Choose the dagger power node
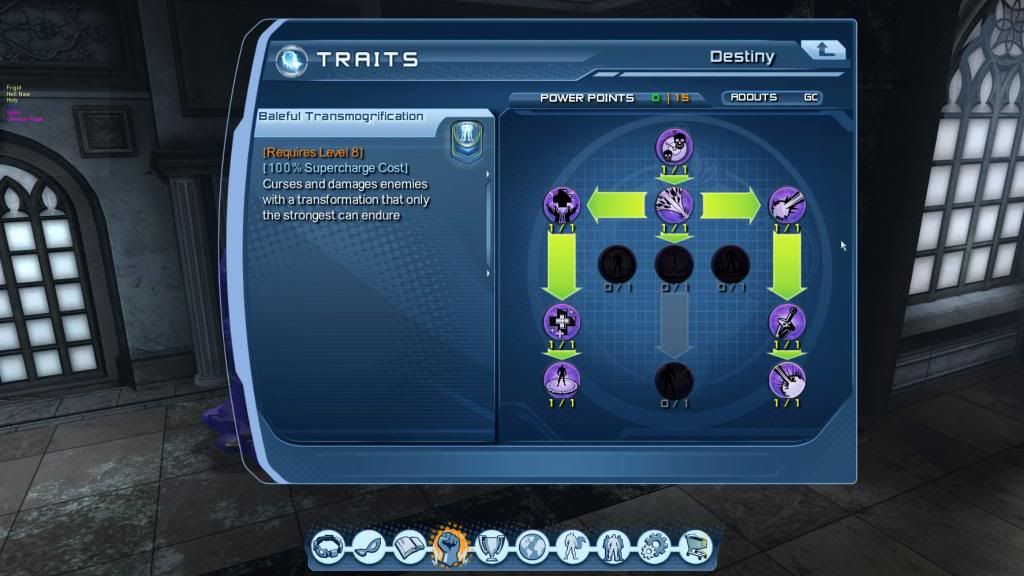 point(787,322)
